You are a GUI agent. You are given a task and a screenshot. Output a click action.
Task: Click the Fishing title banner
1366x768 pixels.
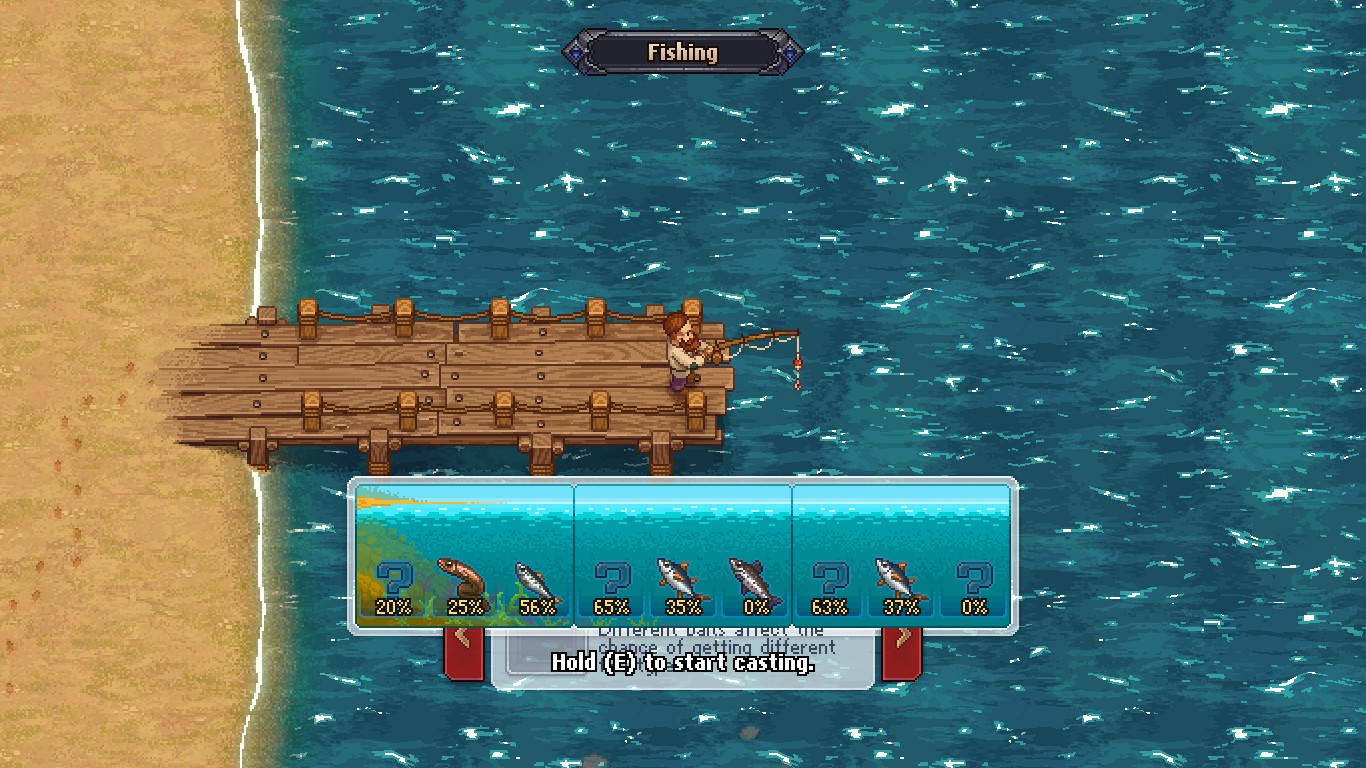pos(683,52)
